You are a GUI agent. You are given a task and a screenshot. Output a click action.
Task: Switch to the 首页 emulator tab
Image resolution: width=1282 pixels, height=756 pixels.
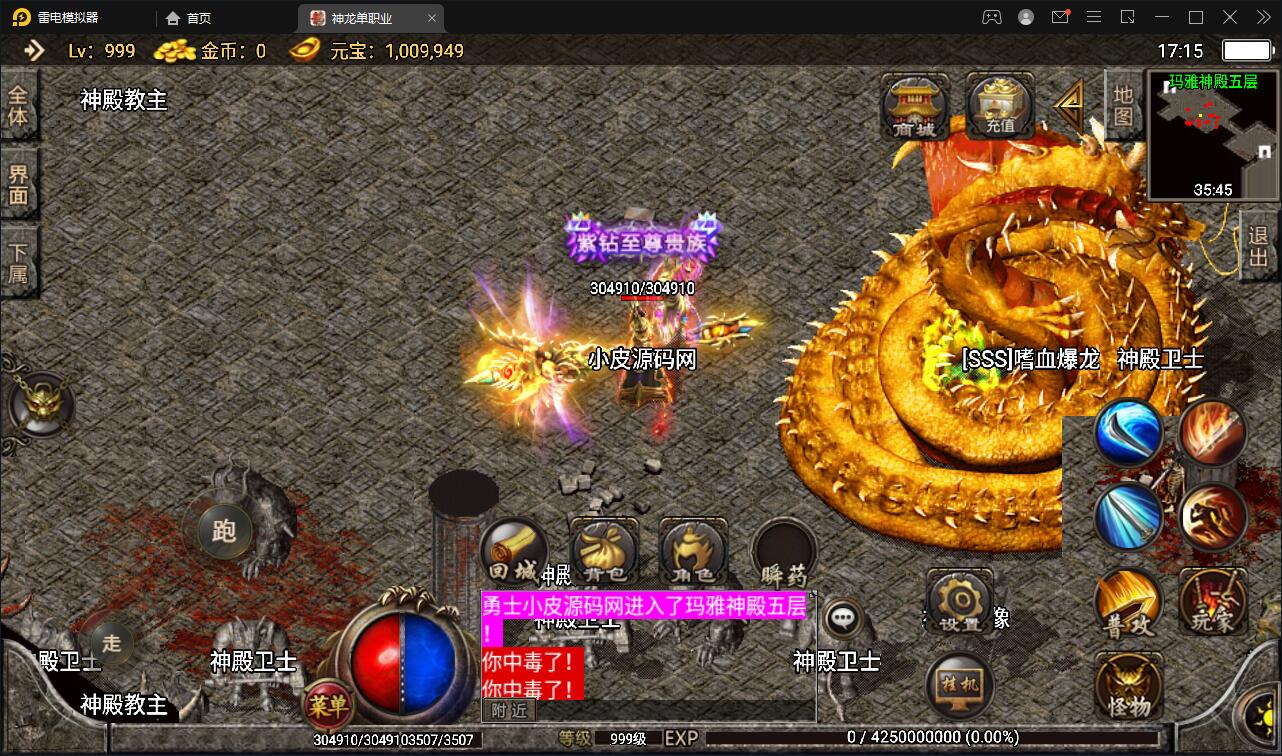190,17
